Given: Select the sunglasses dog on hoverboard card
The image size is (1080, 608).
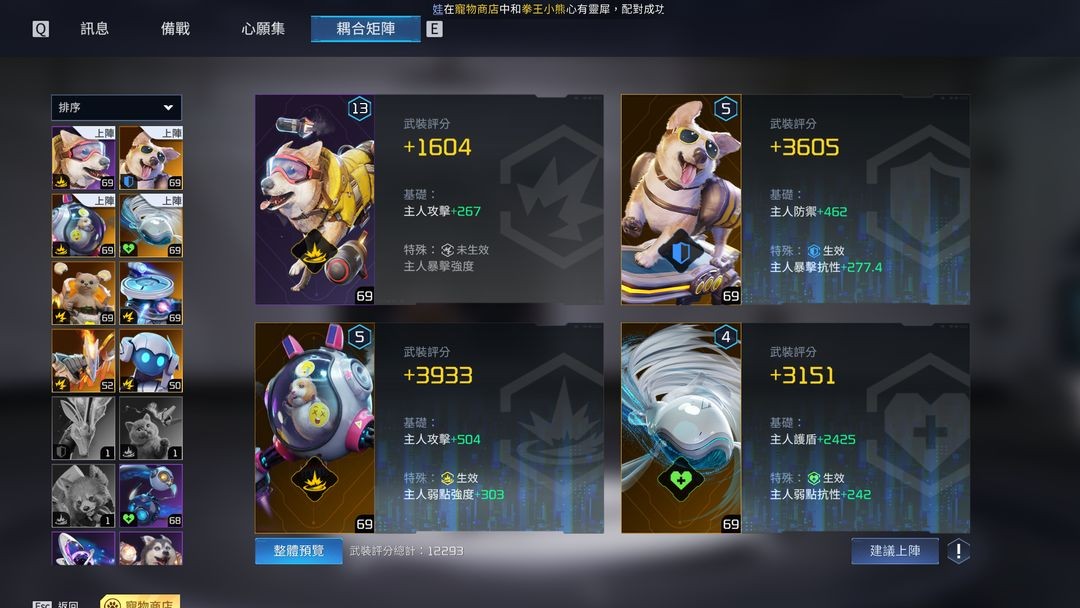Looking at the screenshot, I should (681, 200).
